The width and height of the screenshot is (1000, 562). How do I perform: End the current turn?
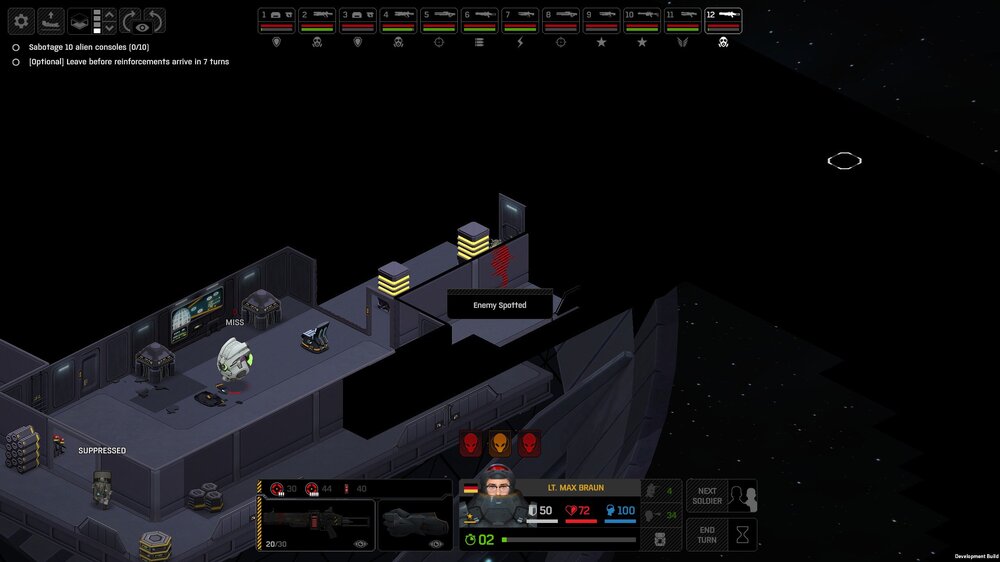pos(721,534)
